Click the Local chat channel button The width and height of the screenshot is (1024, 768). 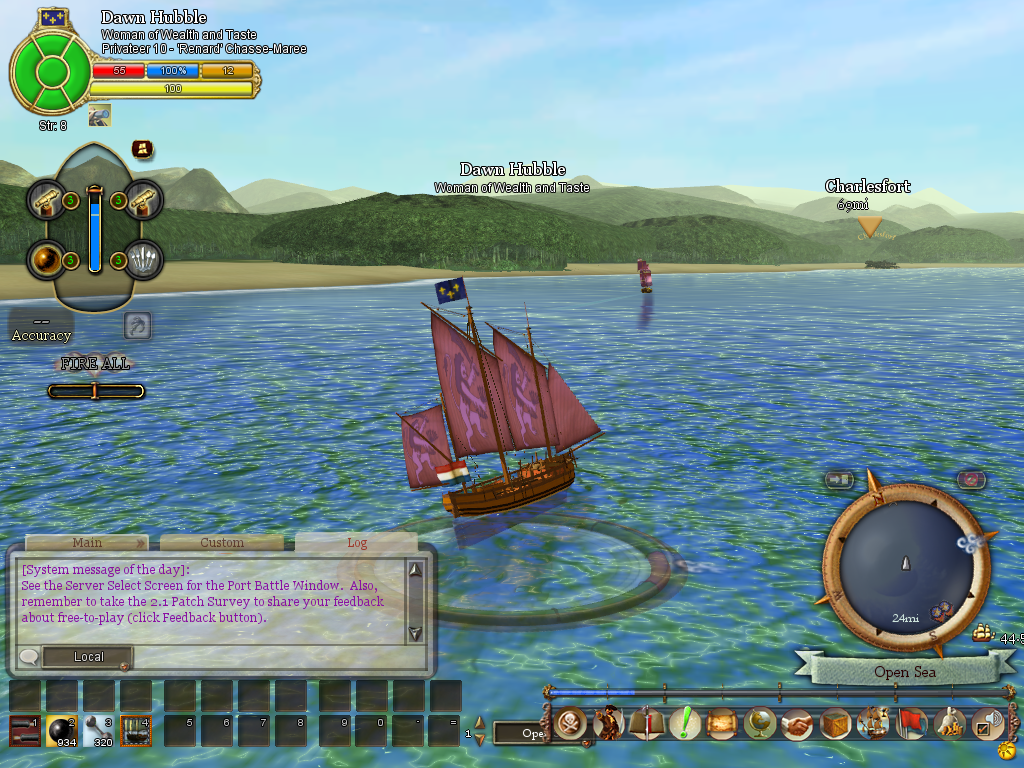tap(88, 657)
